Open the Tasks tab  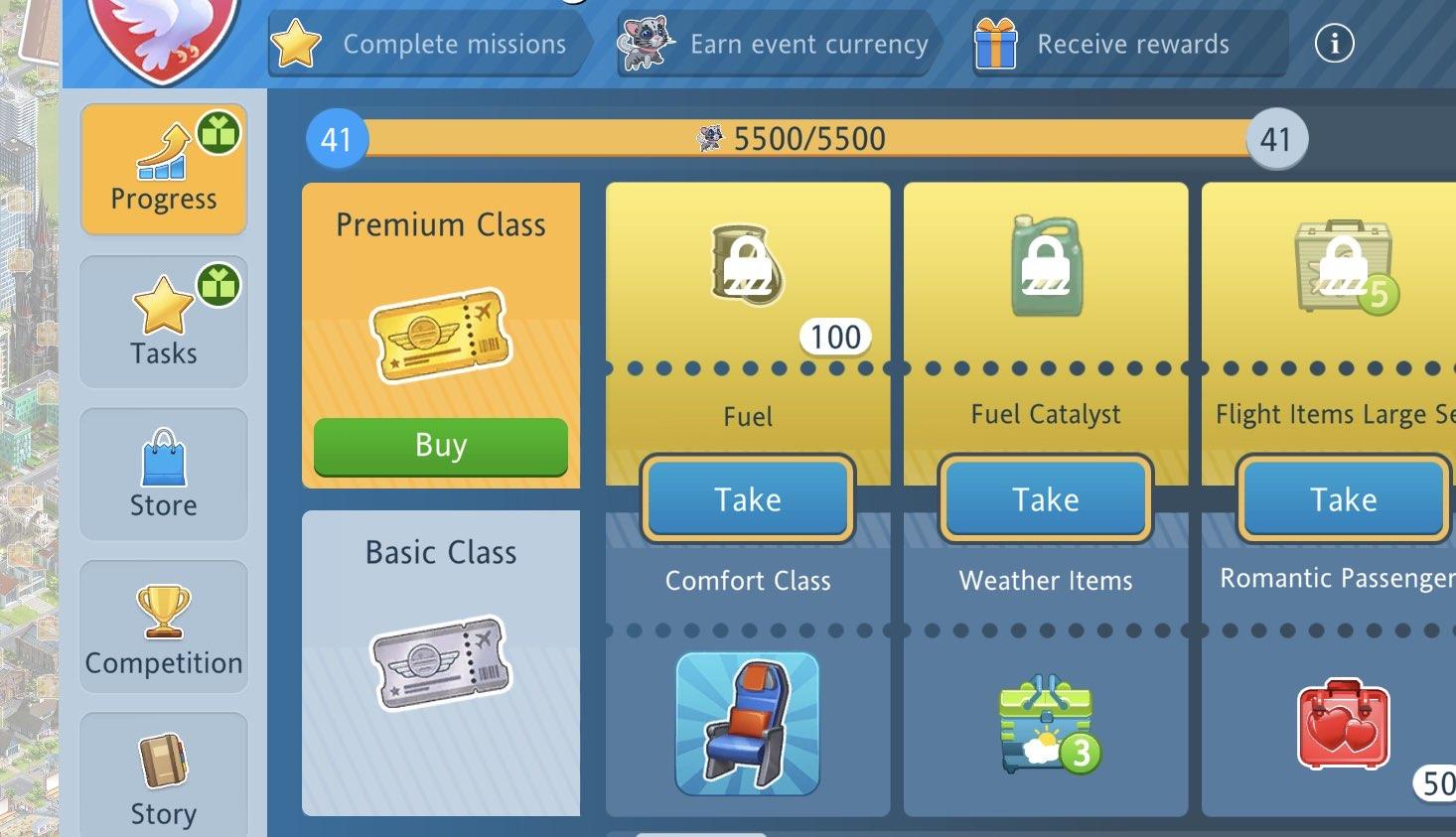164,322
